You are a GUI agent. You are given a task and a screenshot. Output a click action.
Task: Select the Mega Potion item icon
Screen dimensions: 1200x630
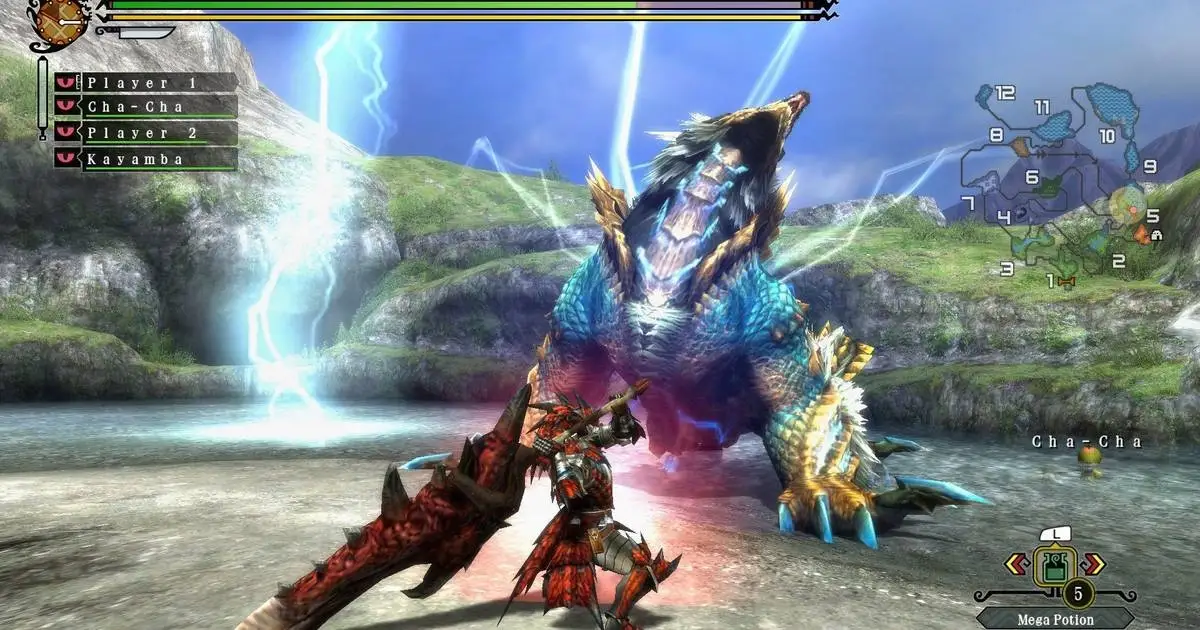[1053, 563]
